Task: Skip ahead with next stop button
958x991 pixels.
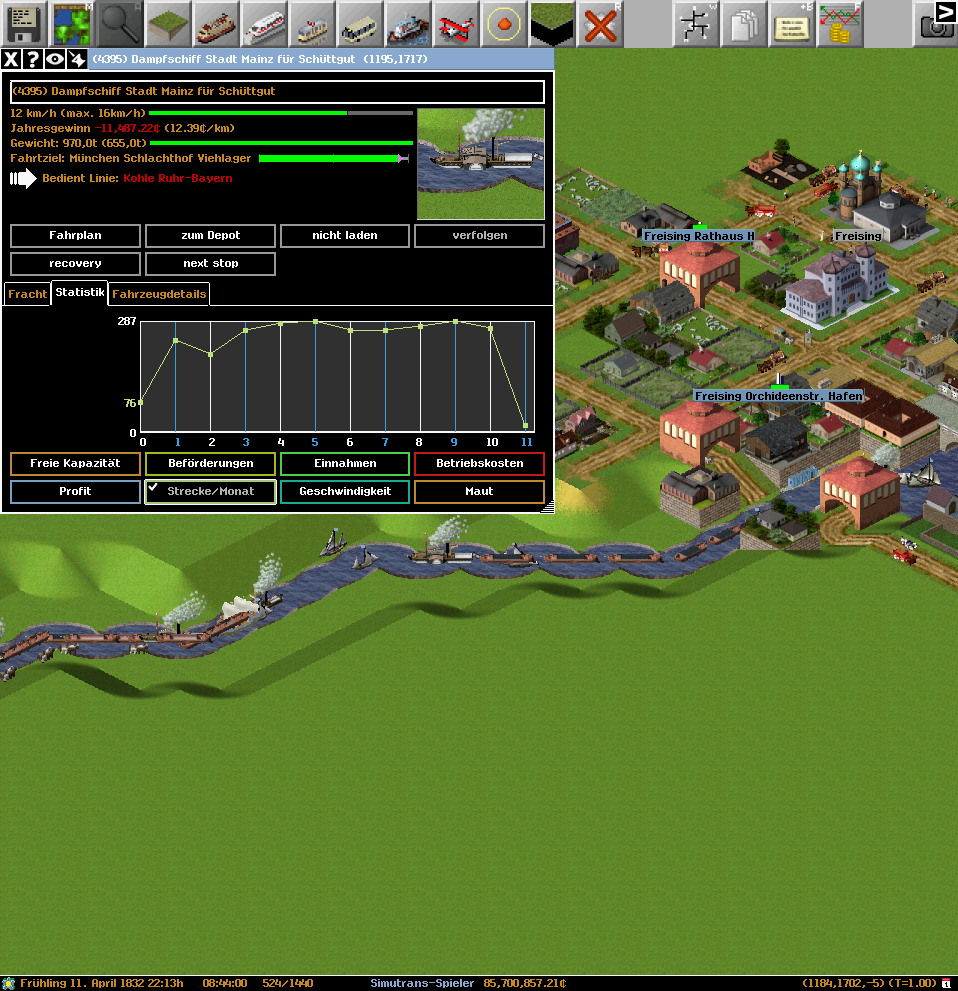Action: pyautogui.click(x=210, y=264)
